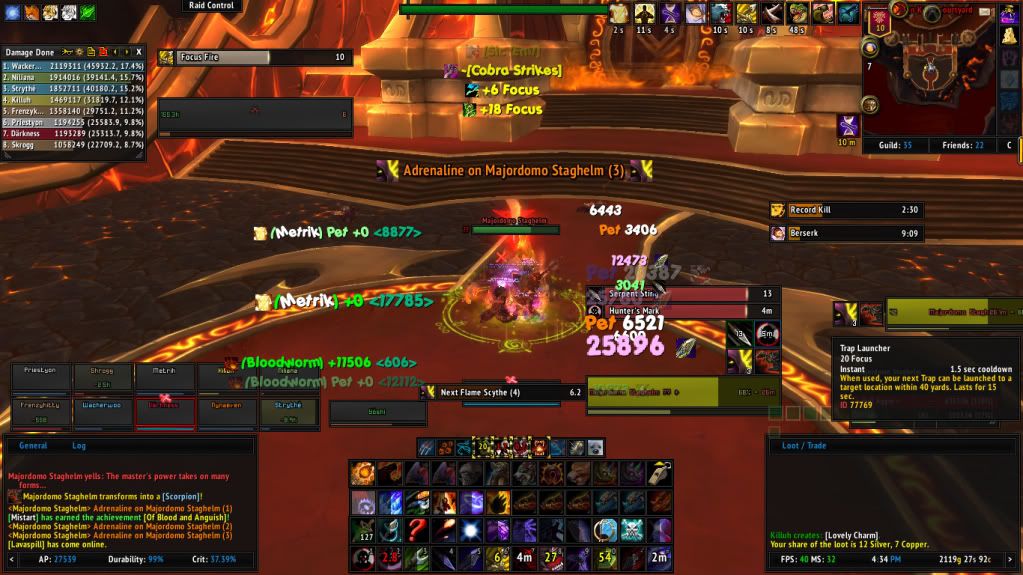Screen dimensions: 1023x575
Task: Select Priestyon's raid frame
Action: click(36, 377)
